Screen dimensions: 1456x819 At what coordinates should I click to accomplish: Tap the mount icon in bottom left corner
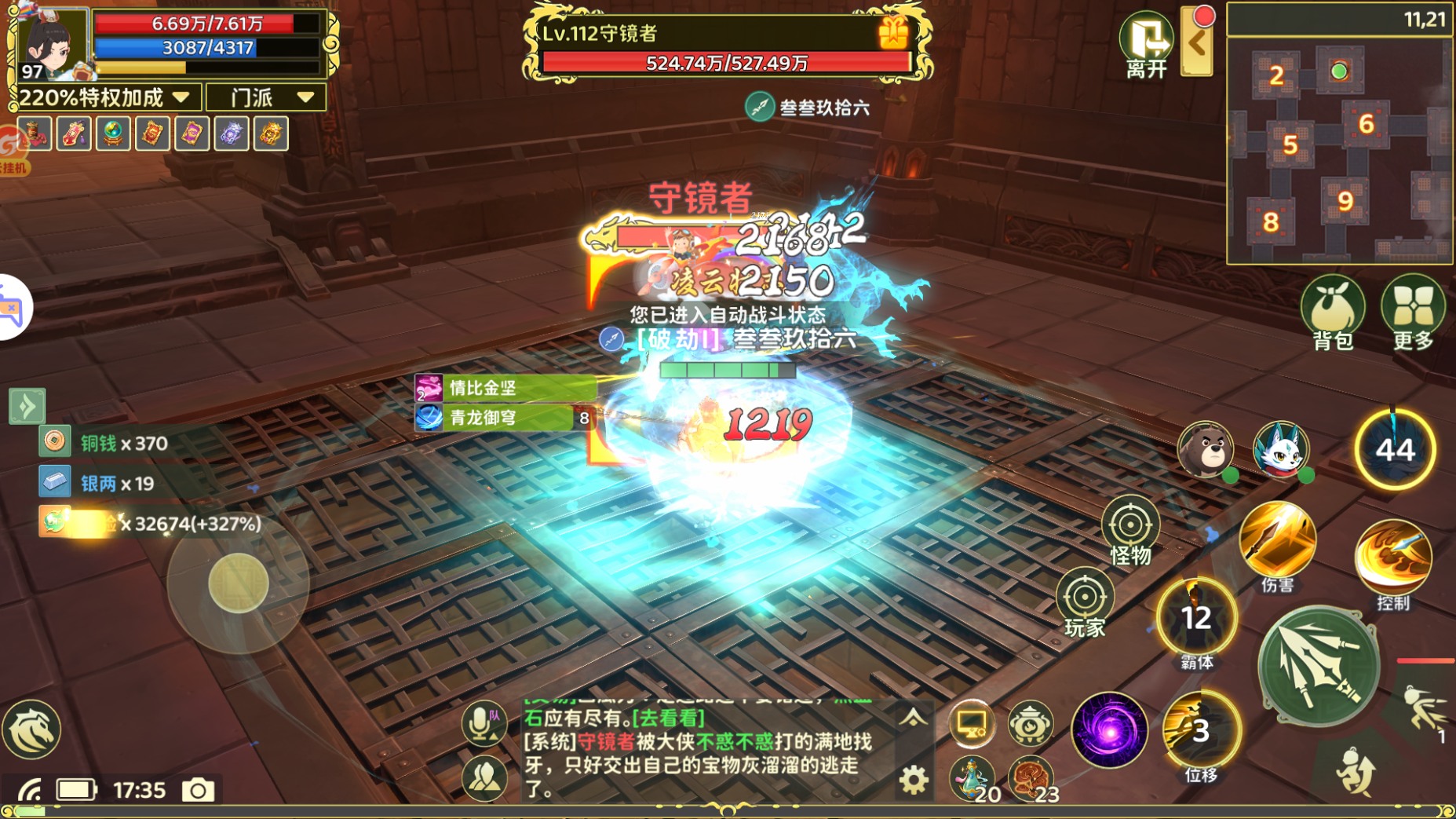point(33,730)
